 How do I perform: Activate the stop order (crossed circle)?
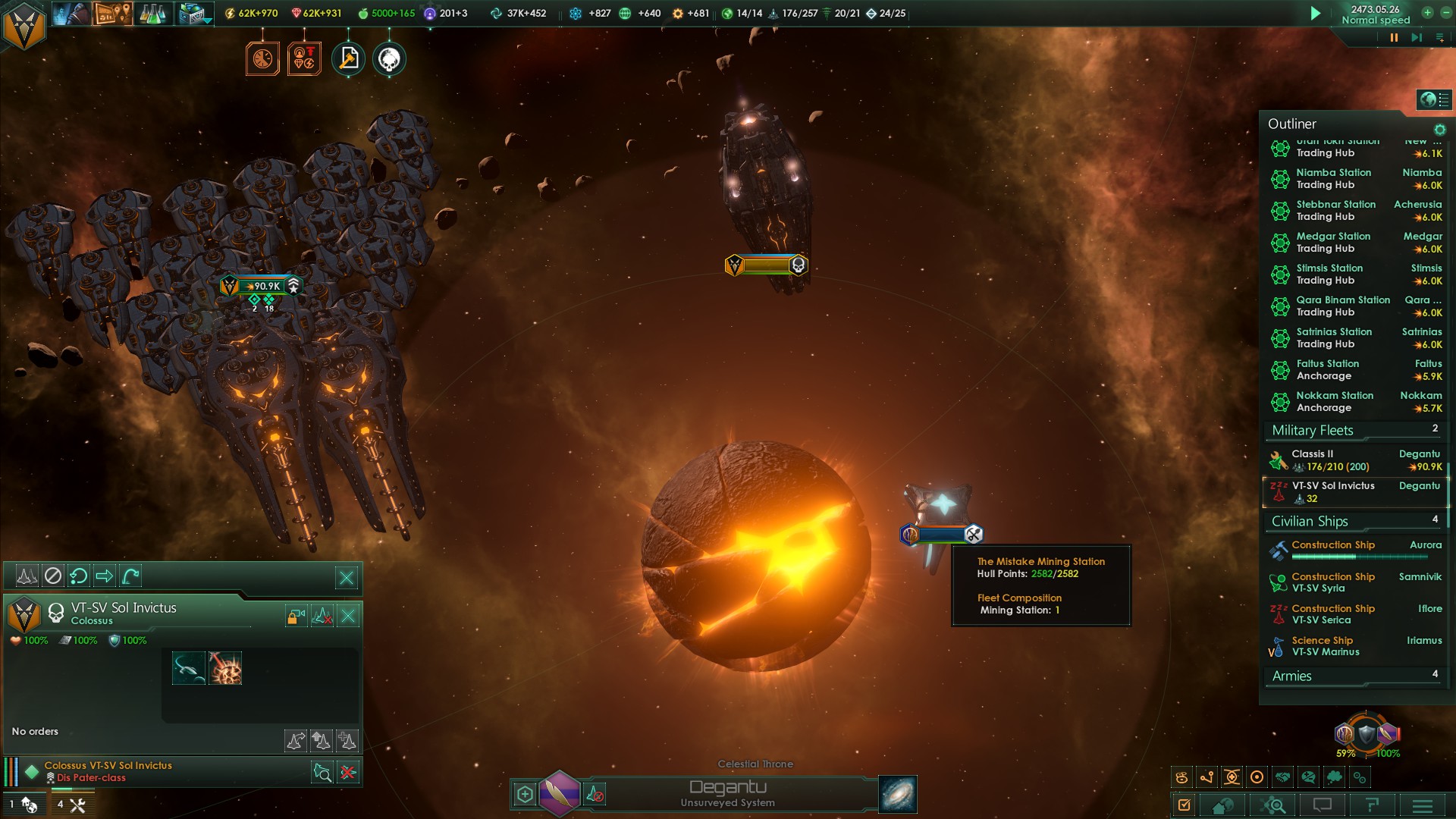(x=52, y=576)
